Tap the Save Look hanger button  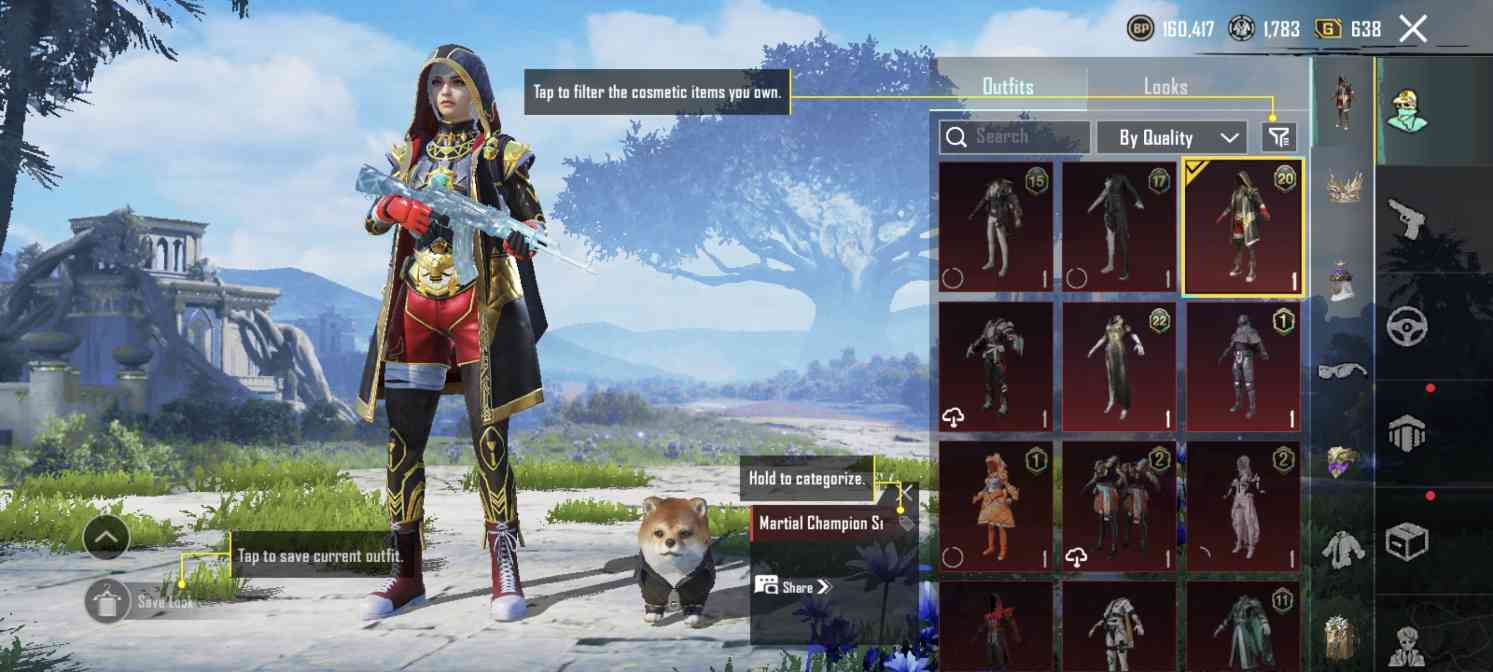(x=107, y=602)
